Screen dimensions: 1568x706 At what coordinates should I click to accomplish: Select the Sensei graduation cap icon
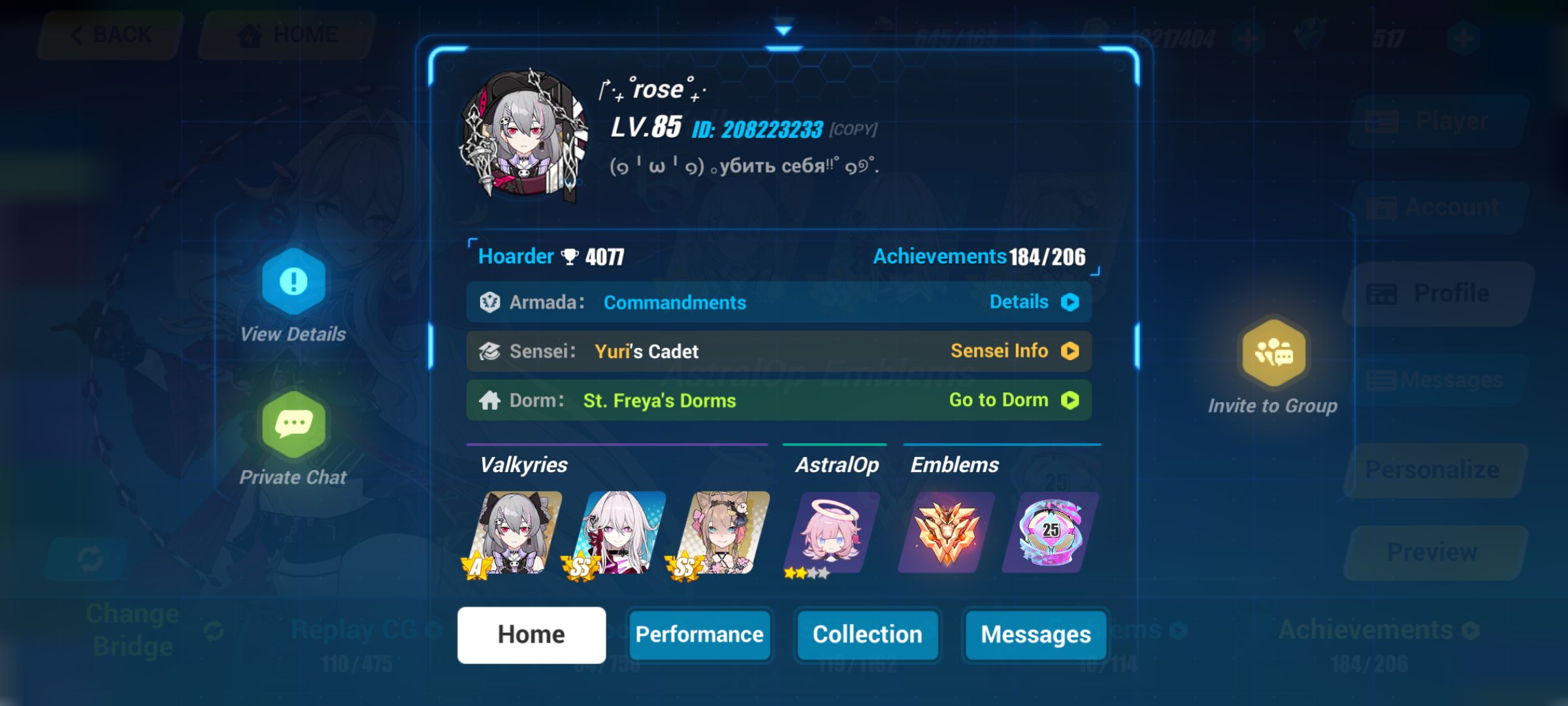click(x=492, y=351)
